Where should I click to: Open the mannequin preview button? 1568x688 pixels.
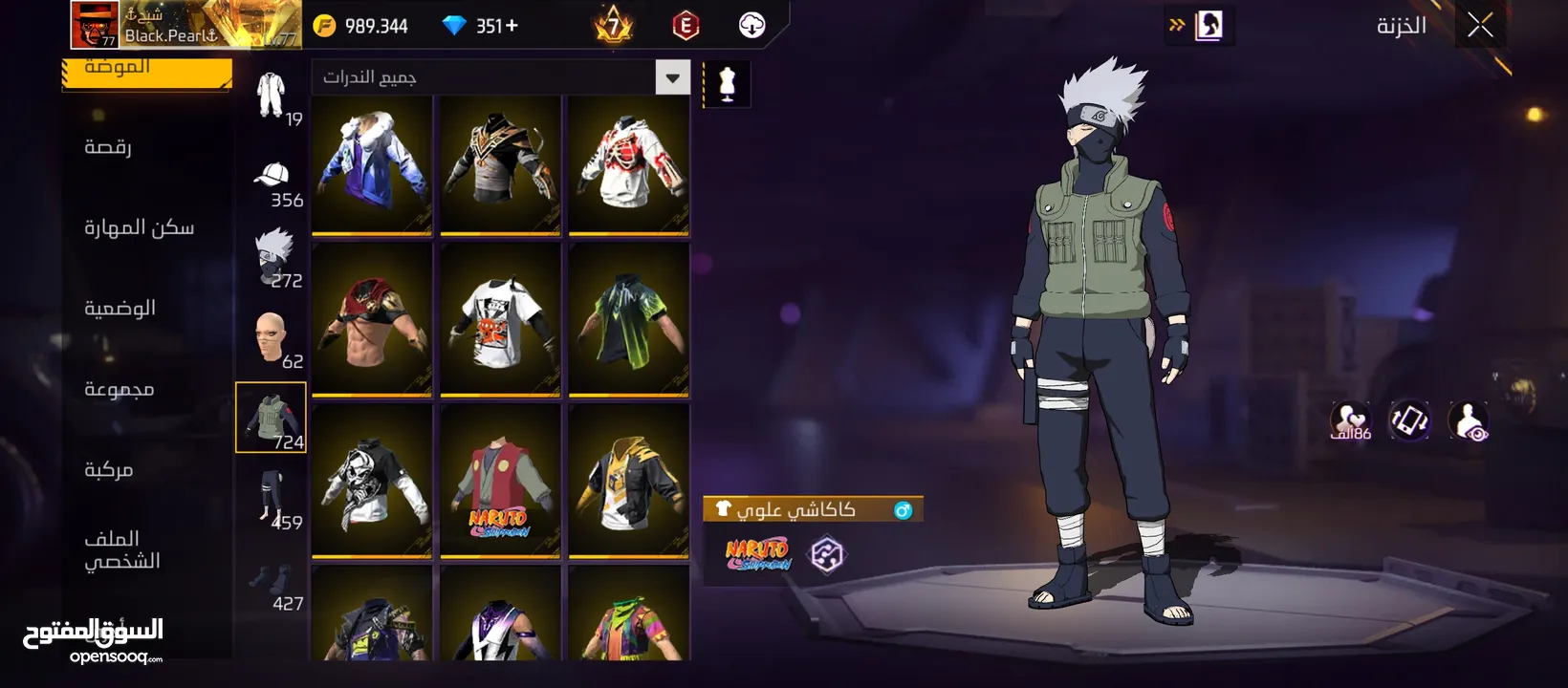point(727,84)
